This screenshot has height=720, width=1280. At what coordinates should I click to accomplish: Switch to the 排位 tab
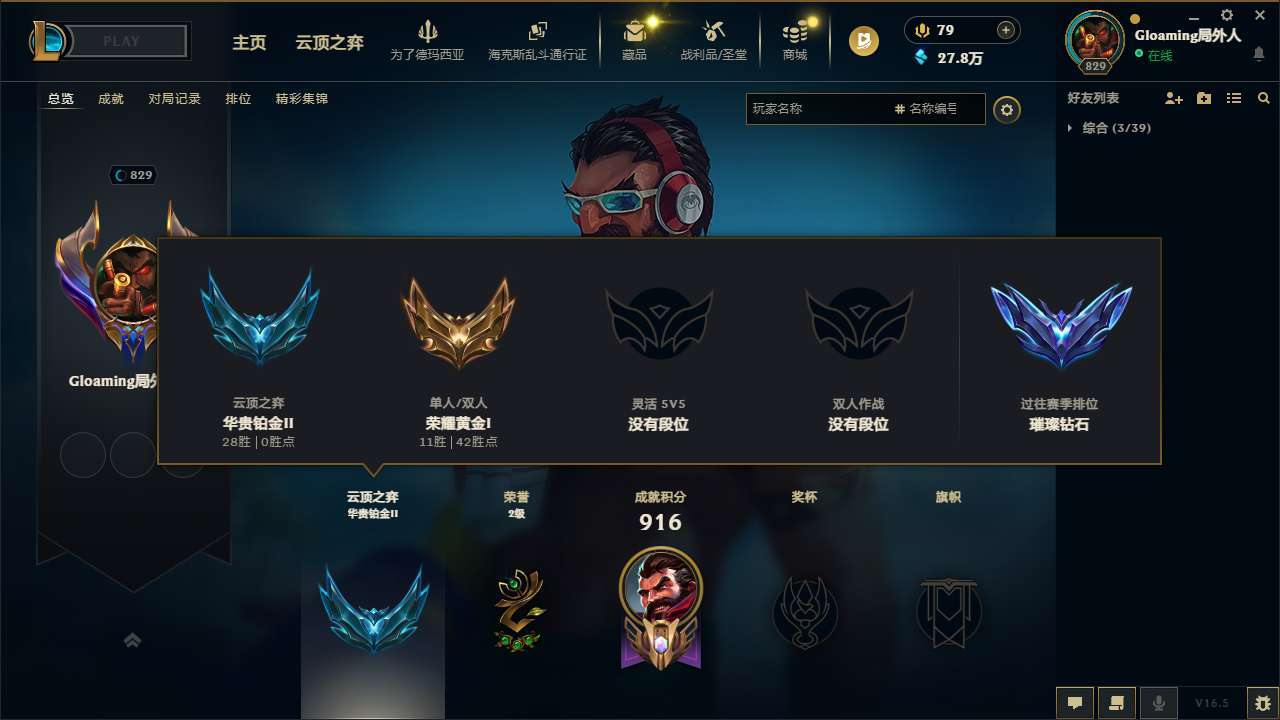coord(239,99)
